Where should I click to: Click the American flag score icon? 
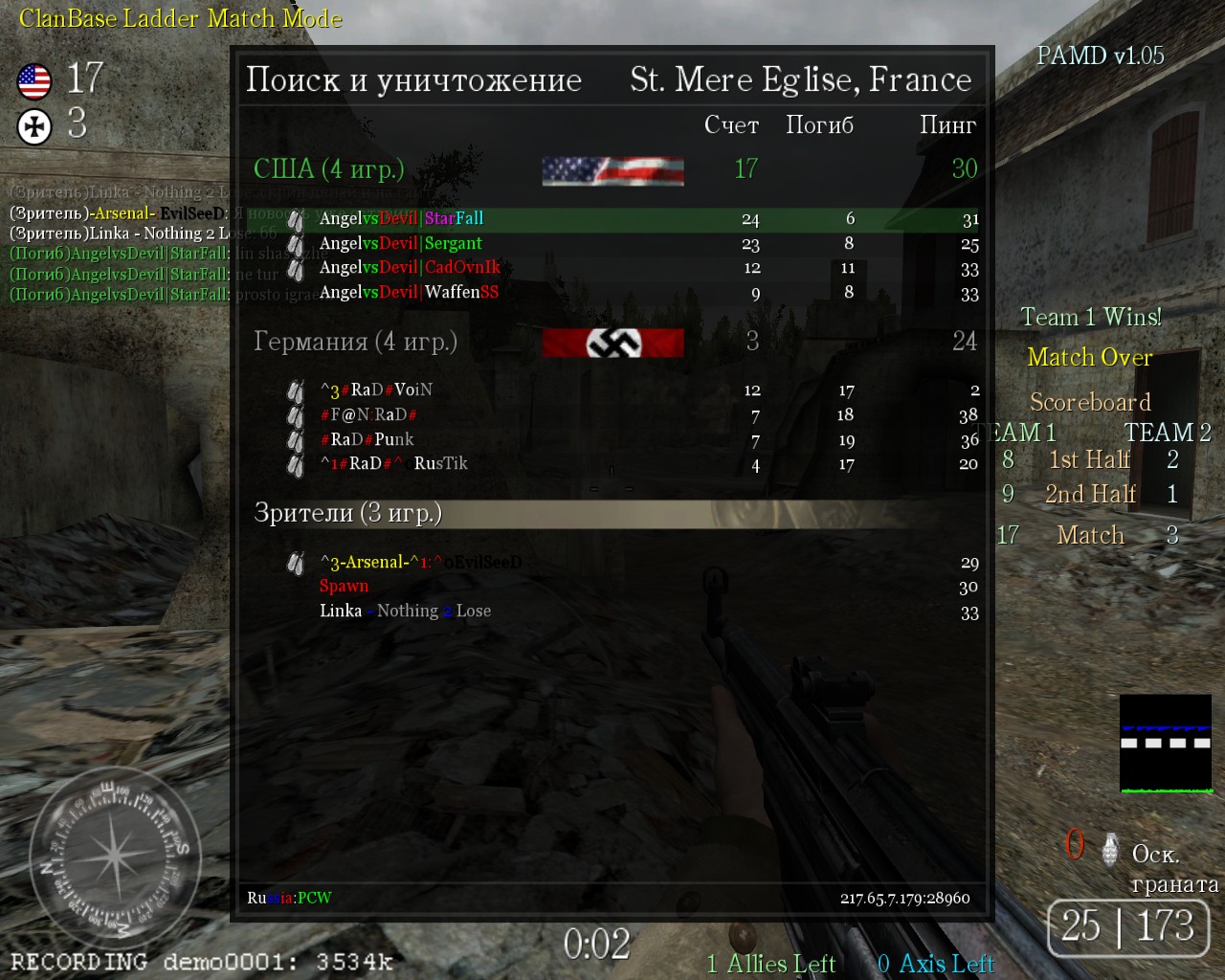[x=34, y=81]
